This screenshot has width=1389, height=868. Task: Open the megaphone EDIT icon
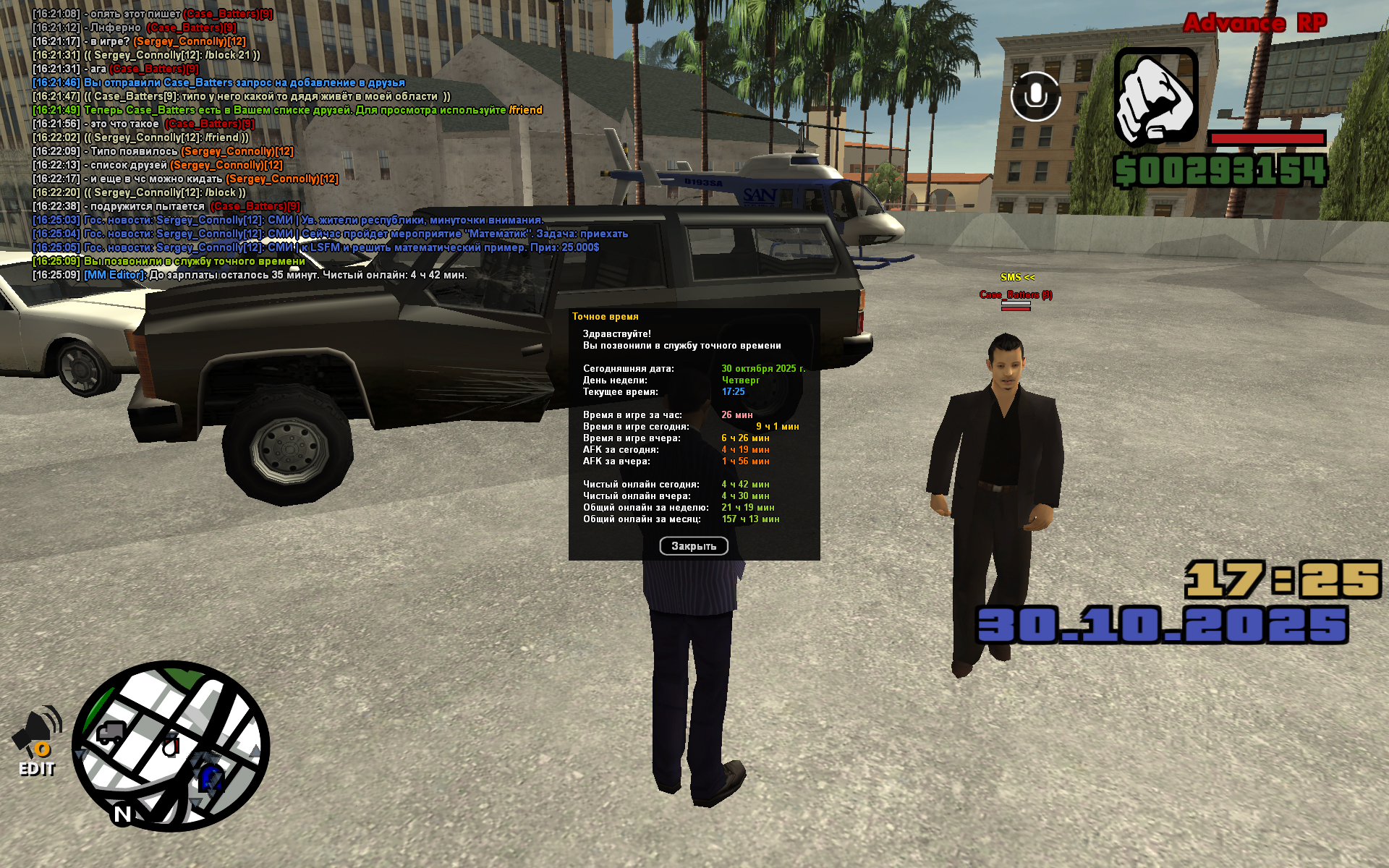(37, 740)
